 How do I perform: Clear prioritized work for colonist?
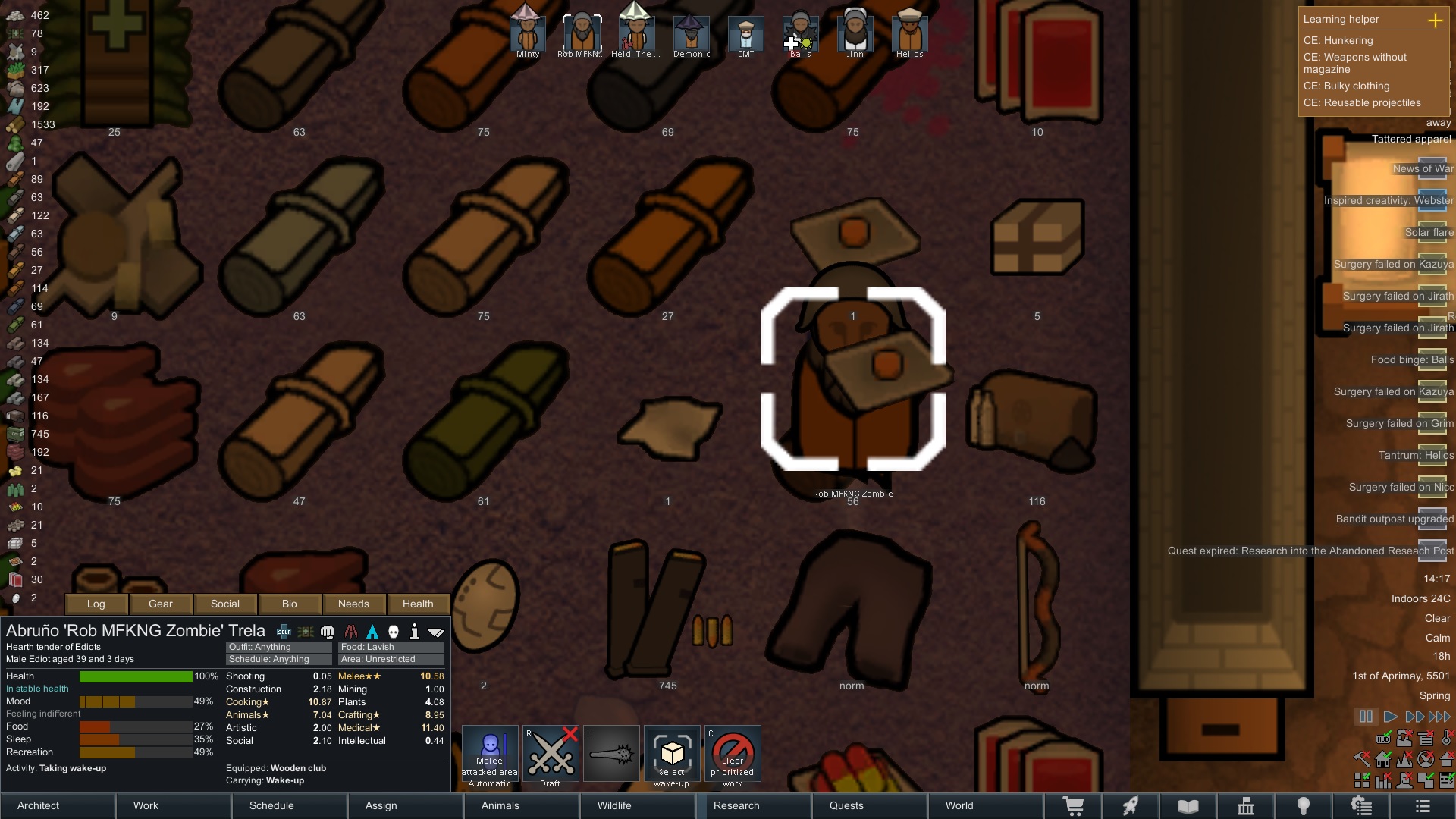click(733, 754)
